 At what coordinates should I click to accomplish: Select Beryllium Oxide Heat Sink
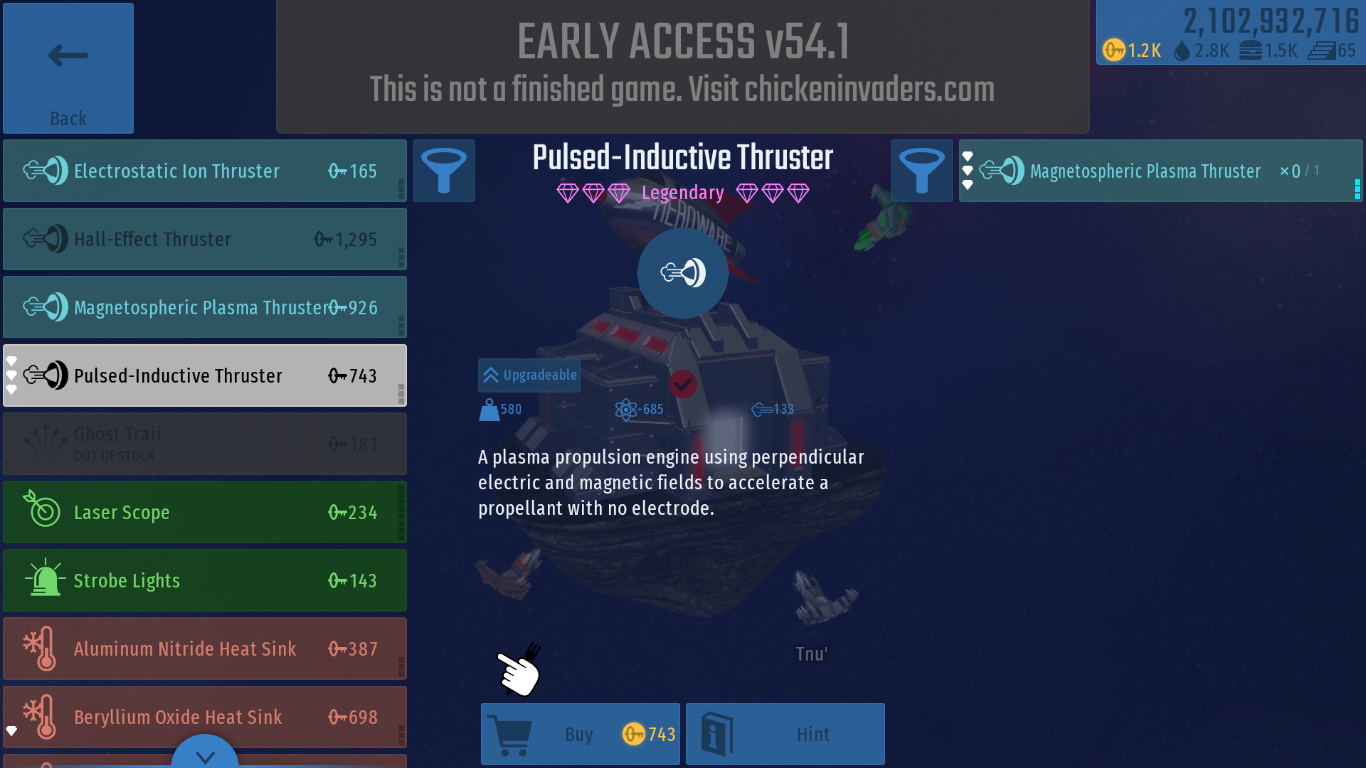[x=204, y=717]
